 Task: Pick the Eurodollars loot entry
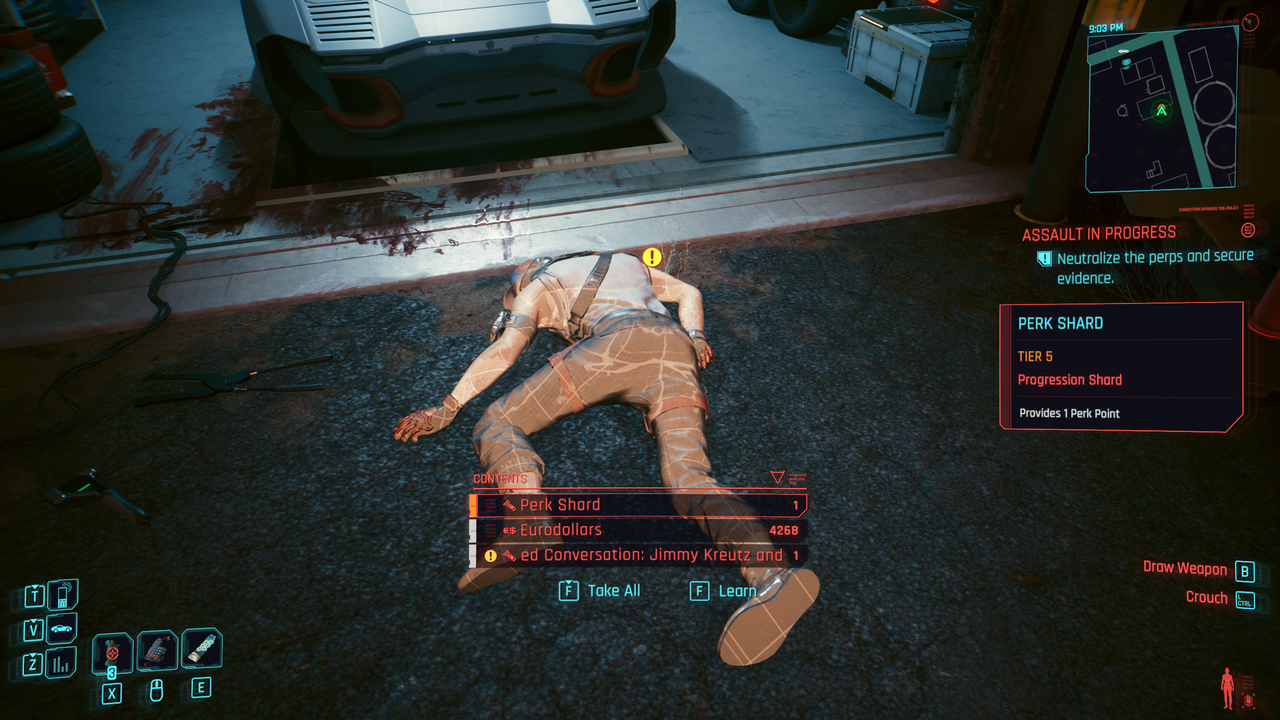coord(638,530)
